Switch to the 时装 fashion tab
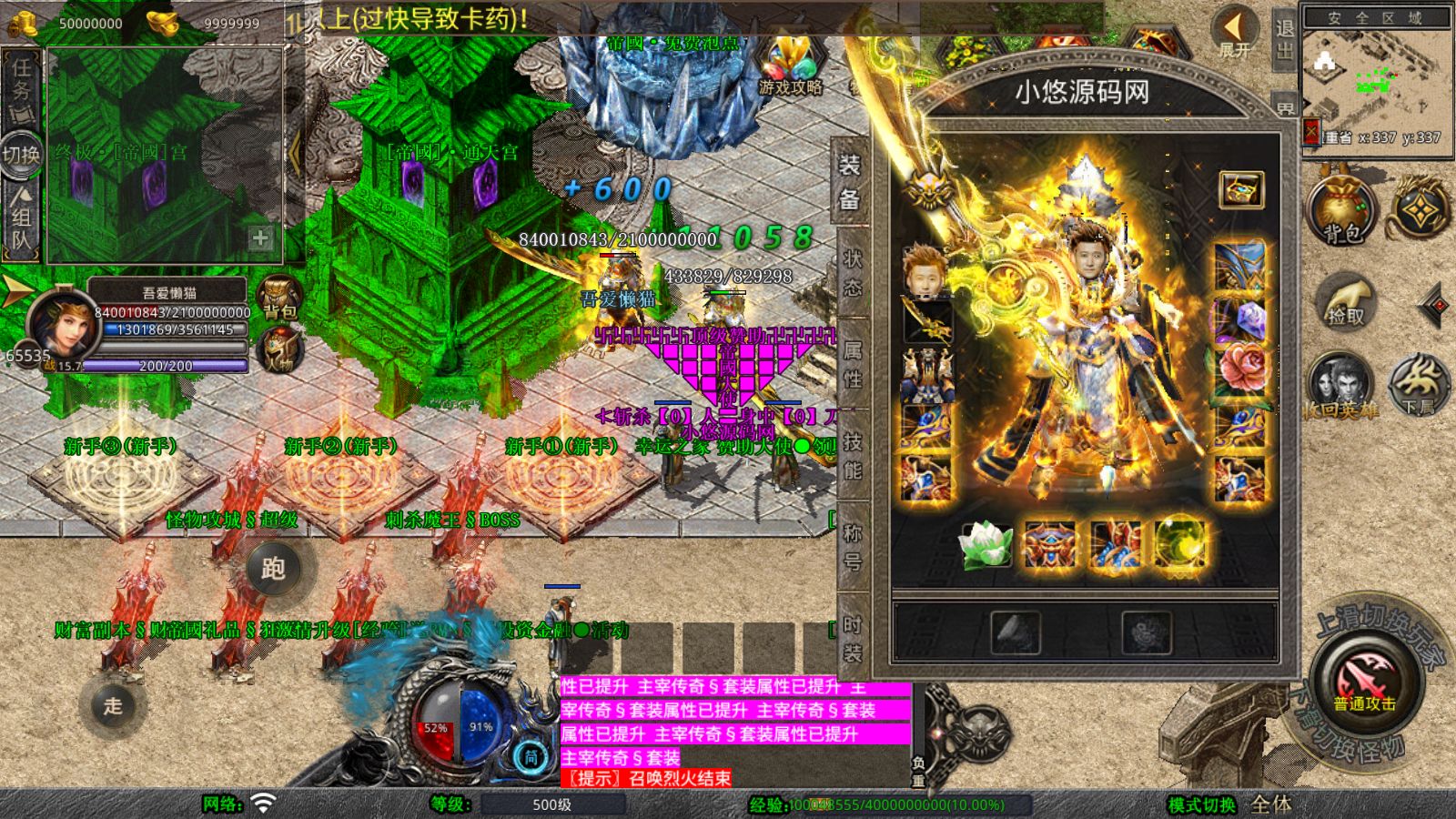 852,638
